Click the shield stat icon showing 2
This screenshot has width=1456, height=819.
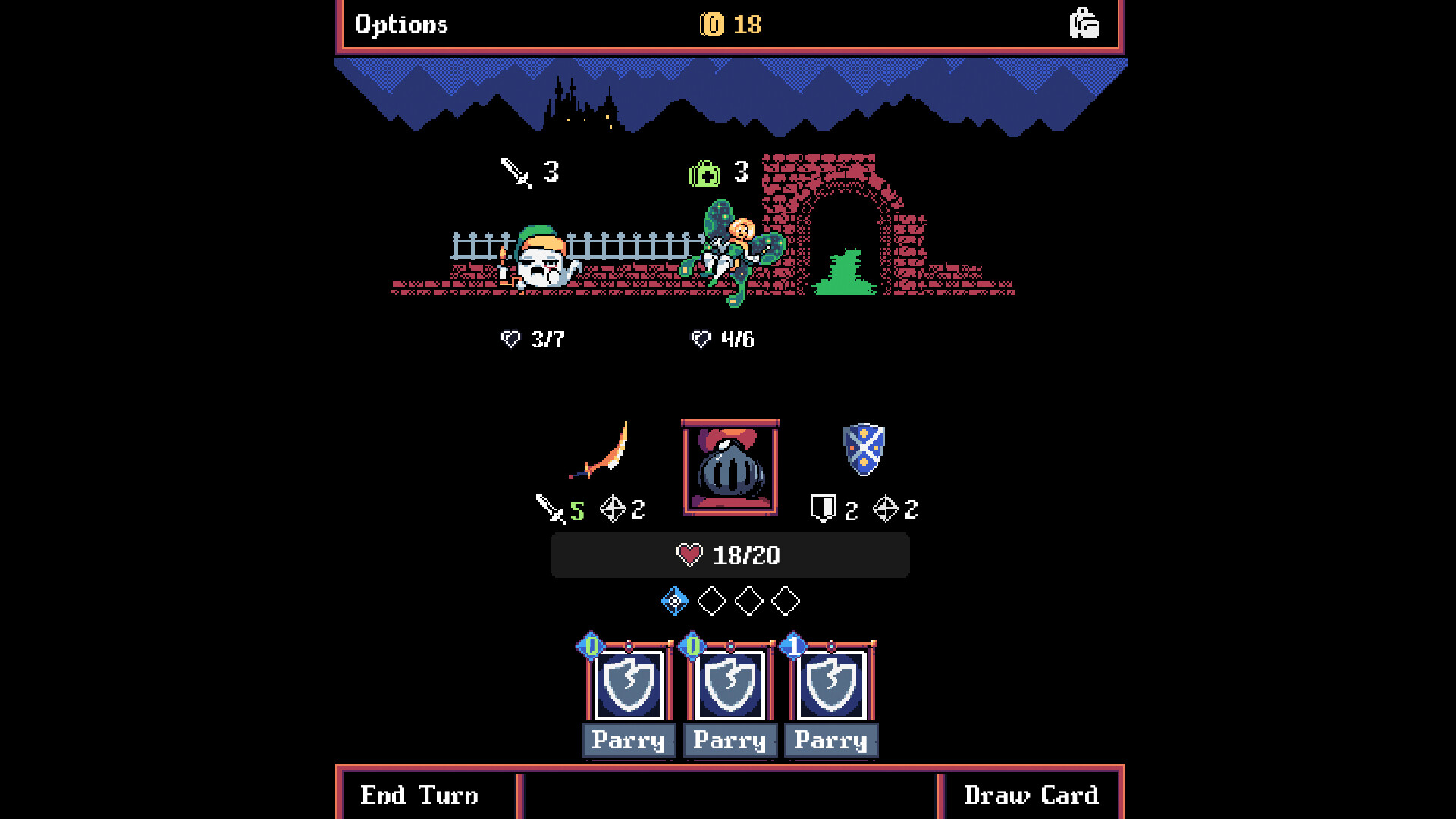pos(824,510)
